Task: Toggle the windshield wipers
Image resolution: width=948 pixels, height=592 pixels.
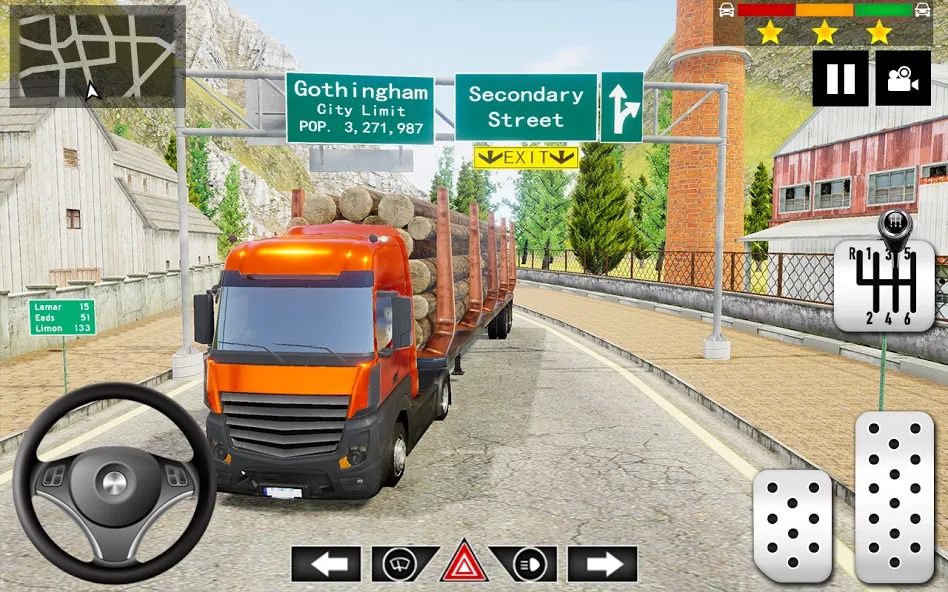Action: pyautogui.click(x=403, y=564)
